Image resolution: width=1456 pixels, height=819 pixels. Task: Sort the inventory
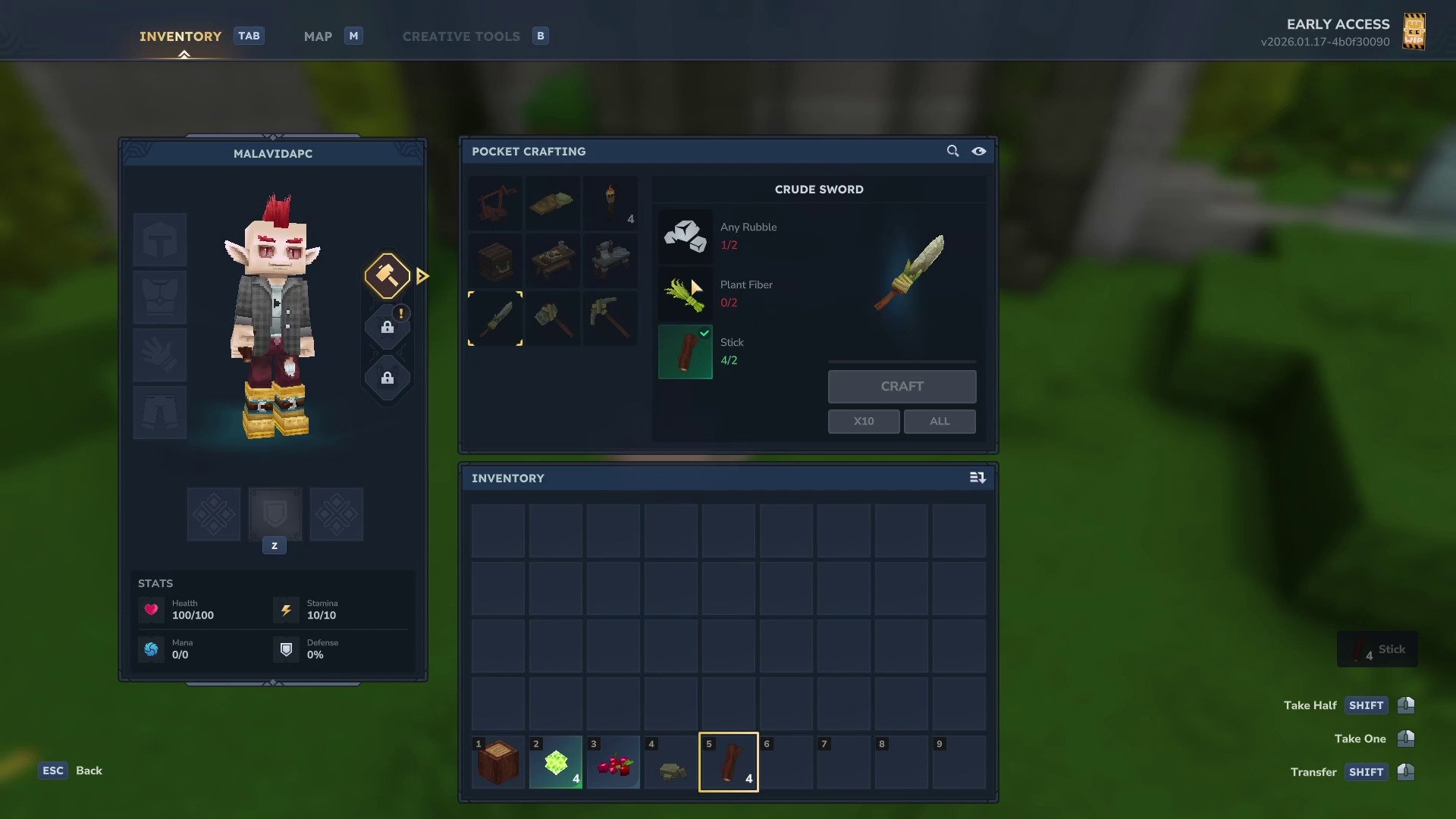[x=977, y=478]
